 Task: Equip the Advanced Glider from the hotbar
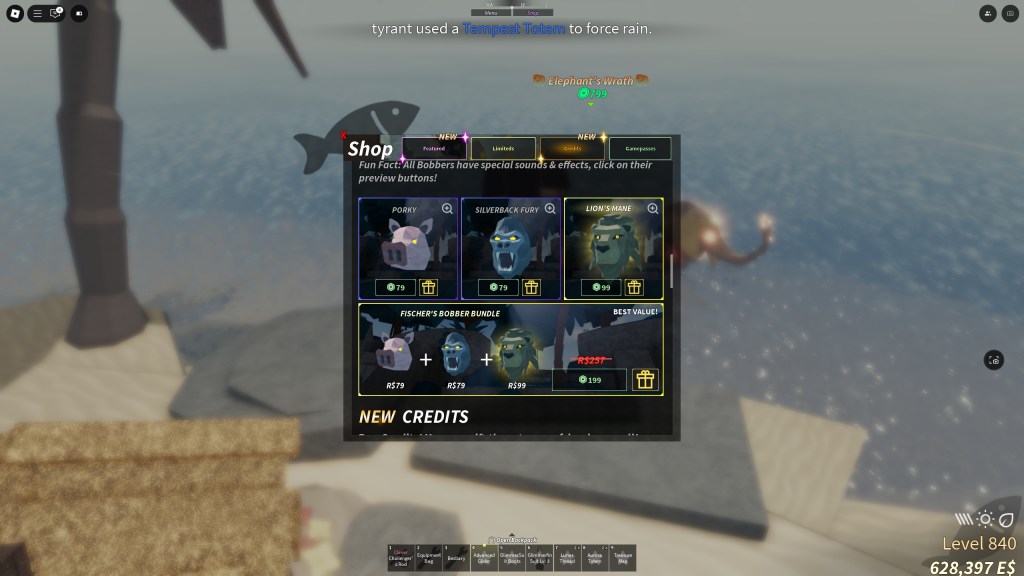click(484, 558)
